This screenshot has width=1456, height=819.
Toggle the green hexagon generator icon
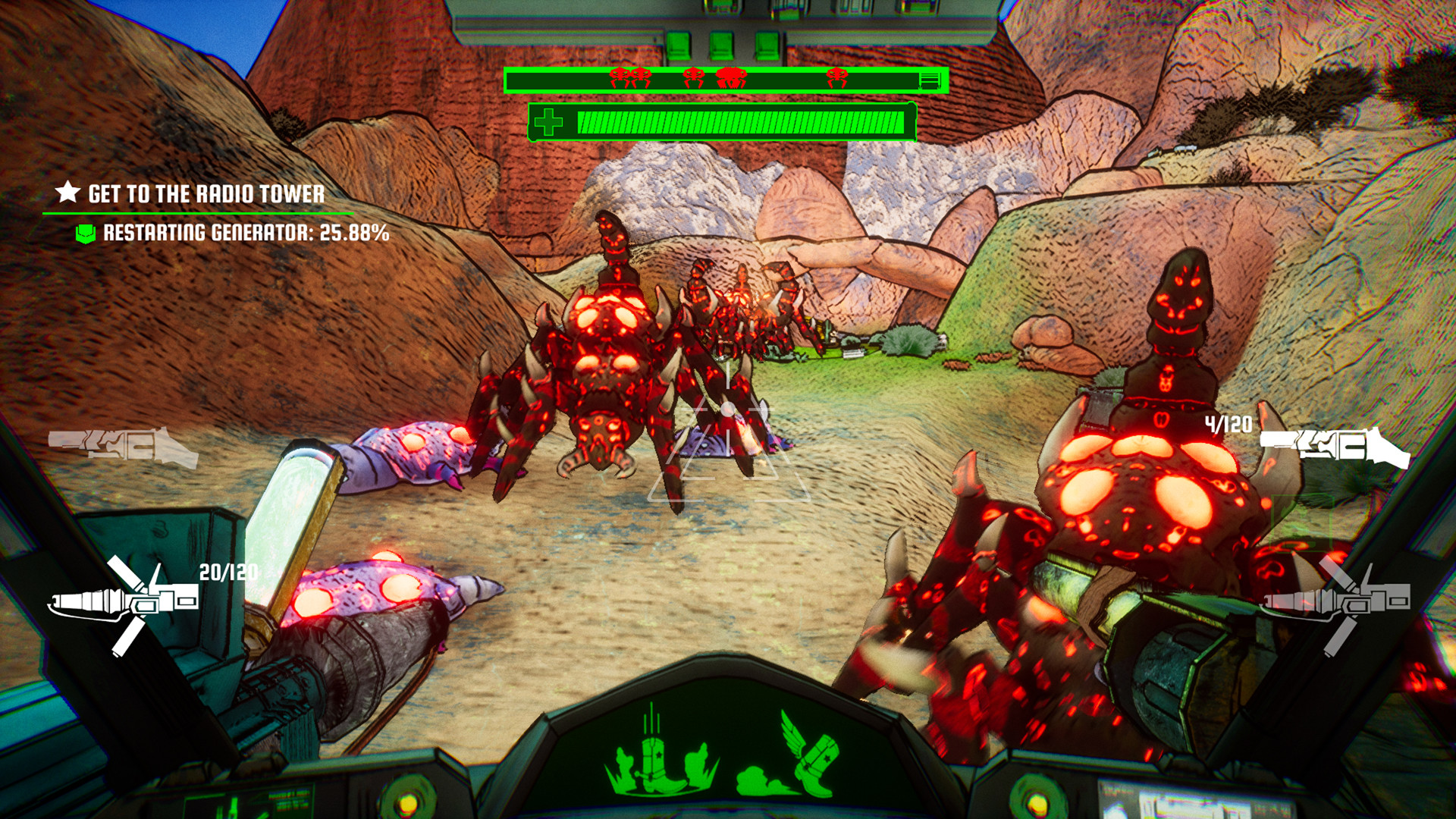86,235
